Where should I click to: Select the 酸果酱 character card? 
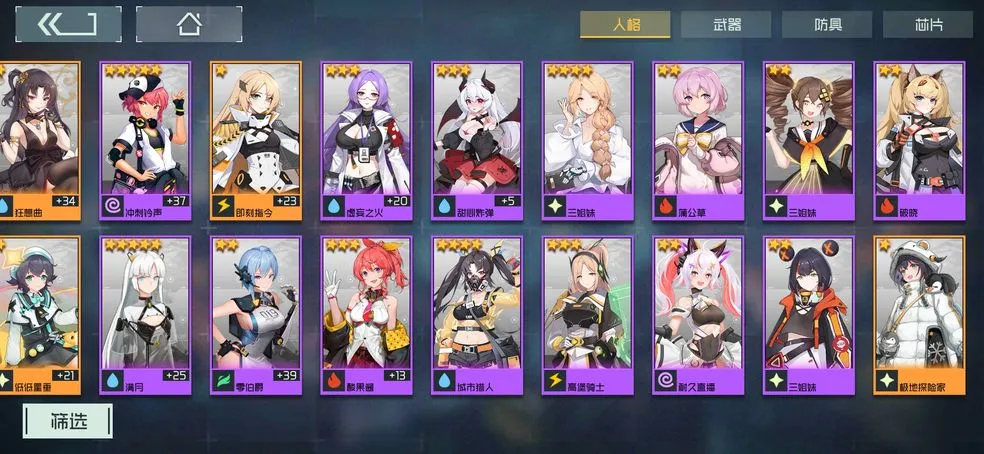[366, 315]
